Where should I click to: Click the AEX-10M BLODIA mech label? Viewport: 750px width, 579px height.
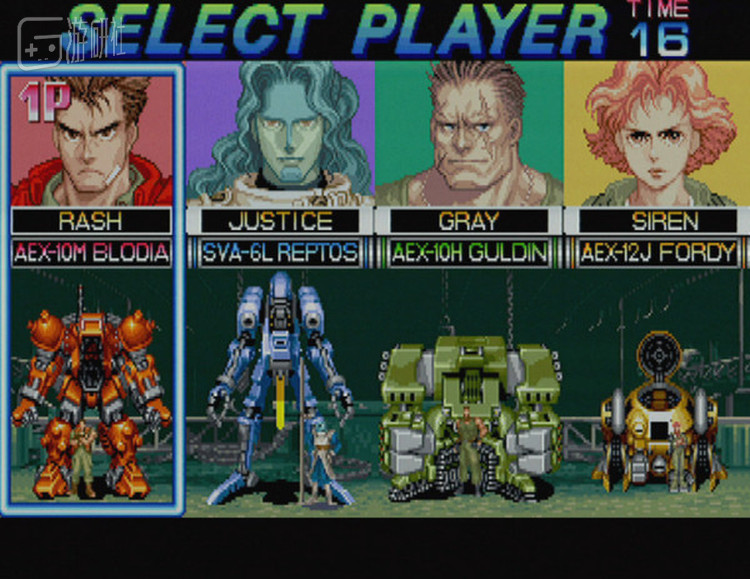pos(92,253)
